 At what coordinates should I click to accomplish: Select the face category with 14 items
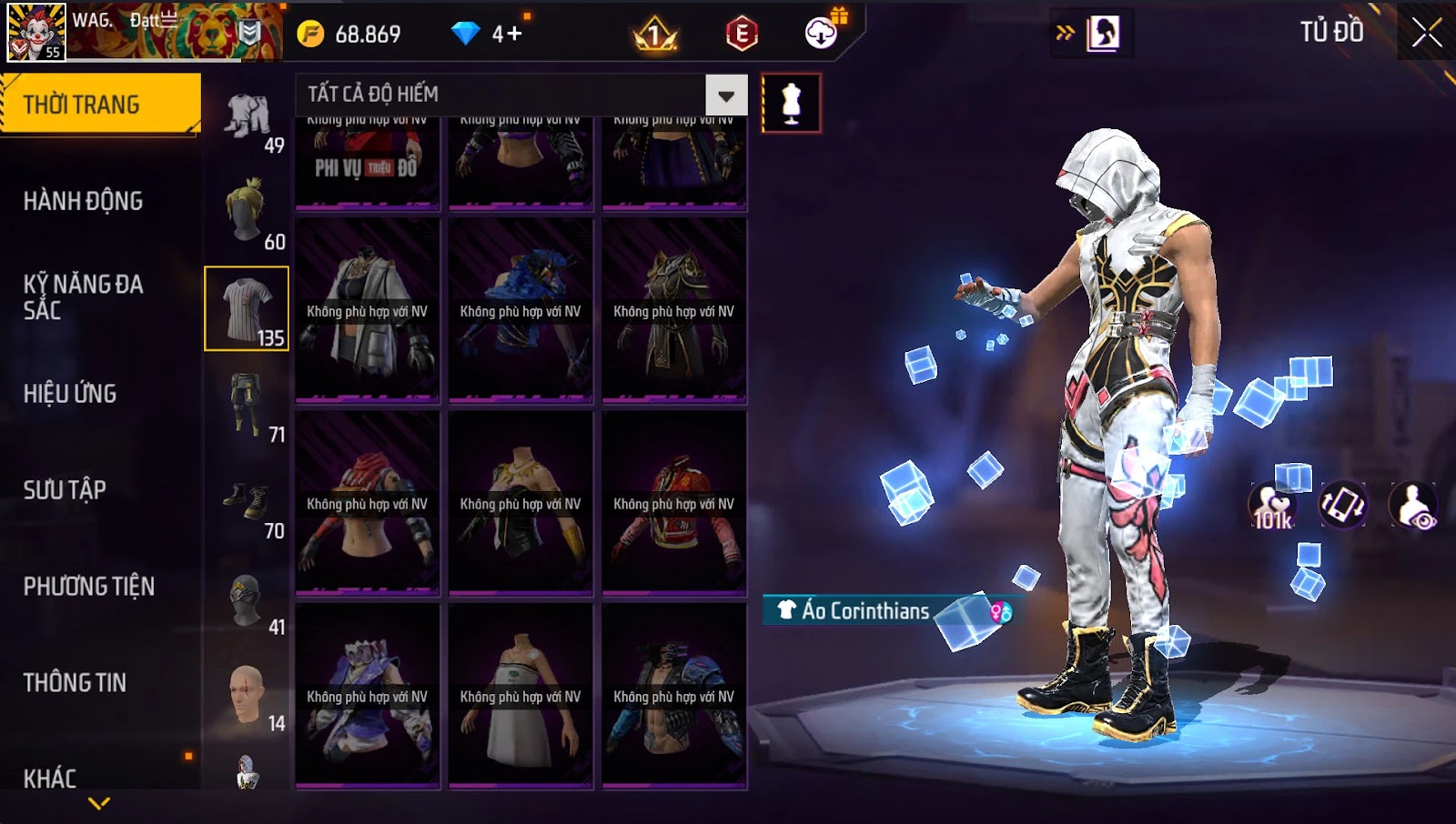point(248,697)
